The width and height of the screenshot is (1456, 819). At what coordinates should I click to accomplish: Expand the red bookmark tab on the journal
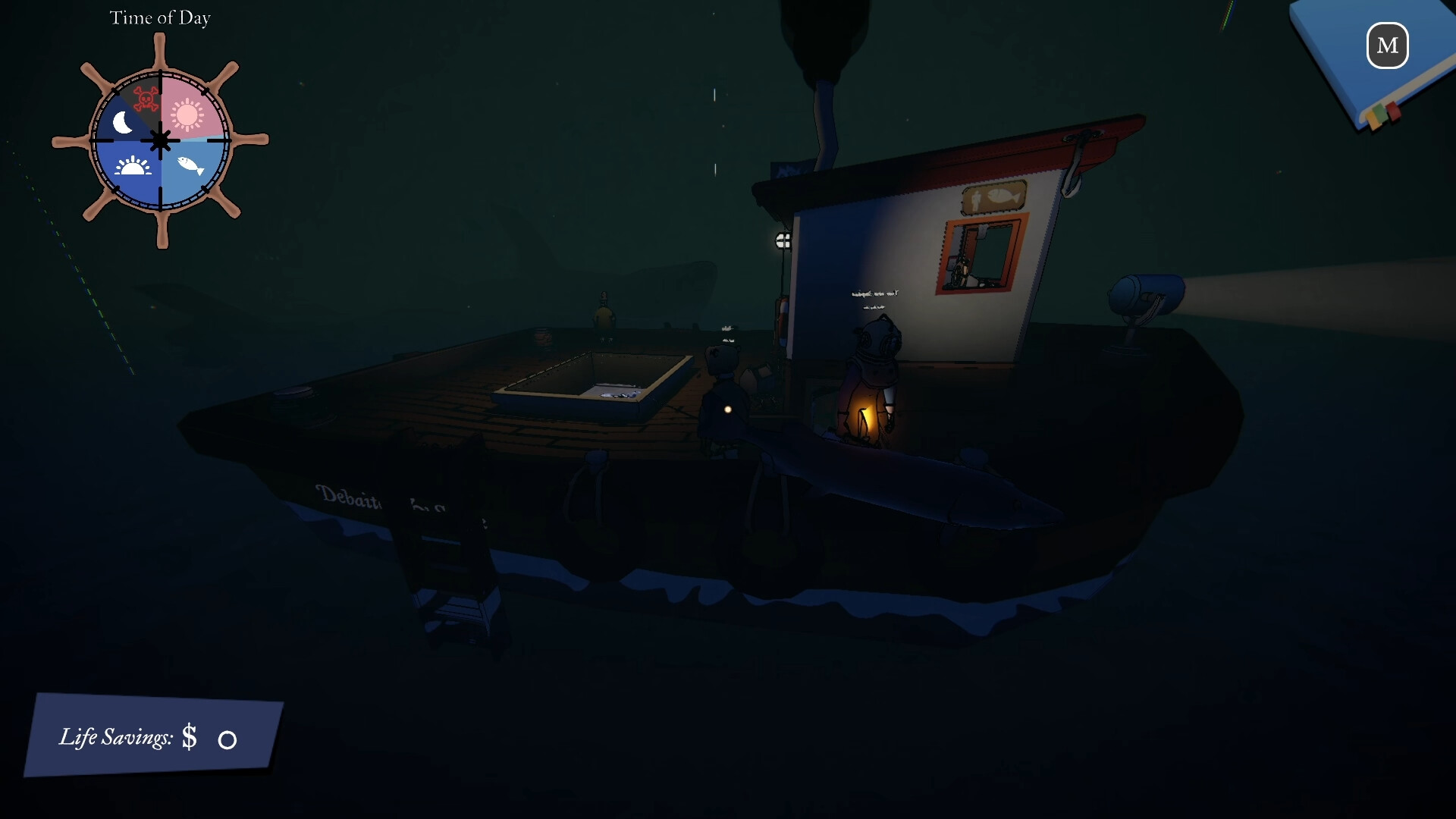(1394, 111)
